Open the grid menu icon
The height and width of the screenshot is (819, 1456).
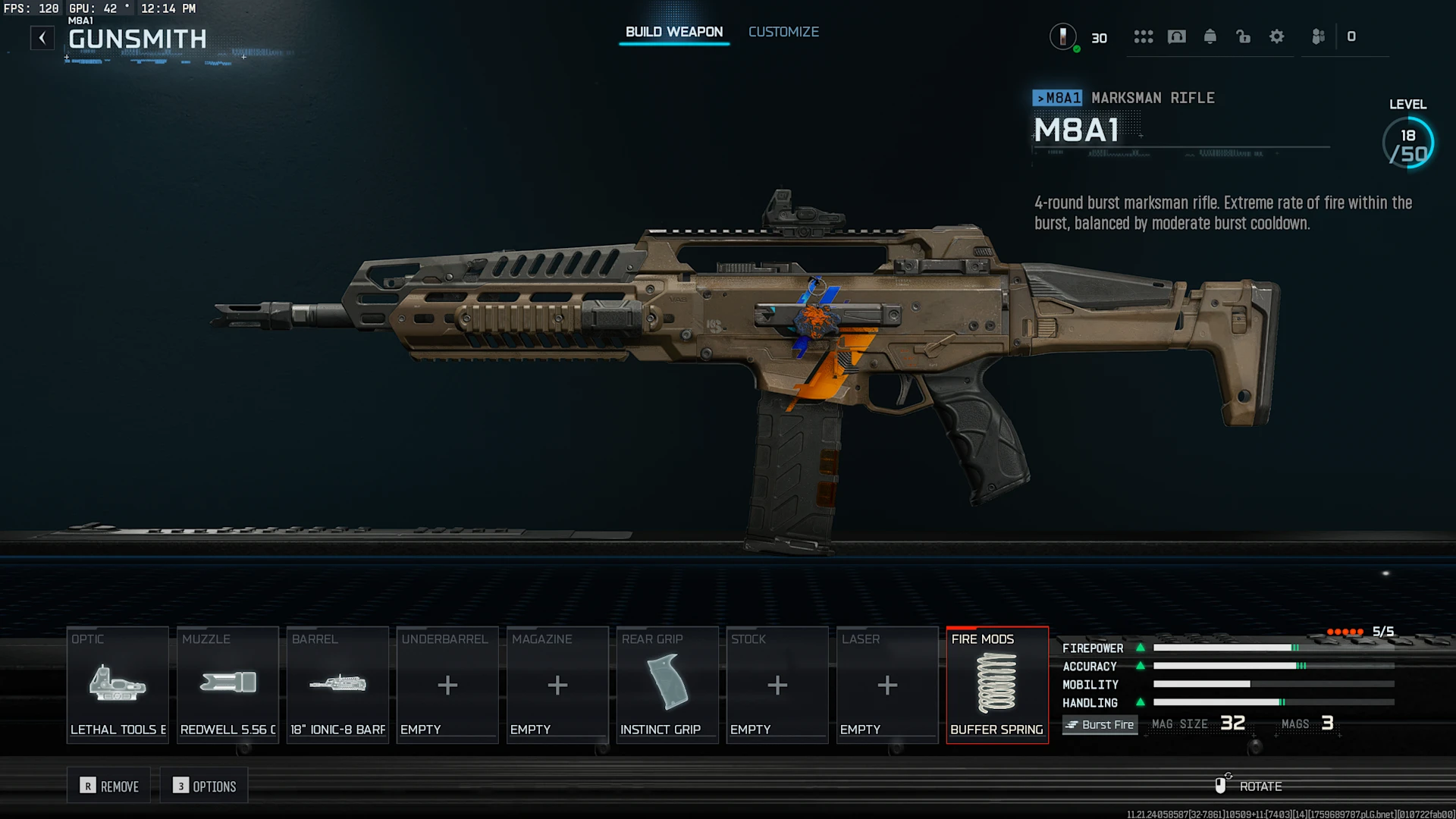point(1144,36)
